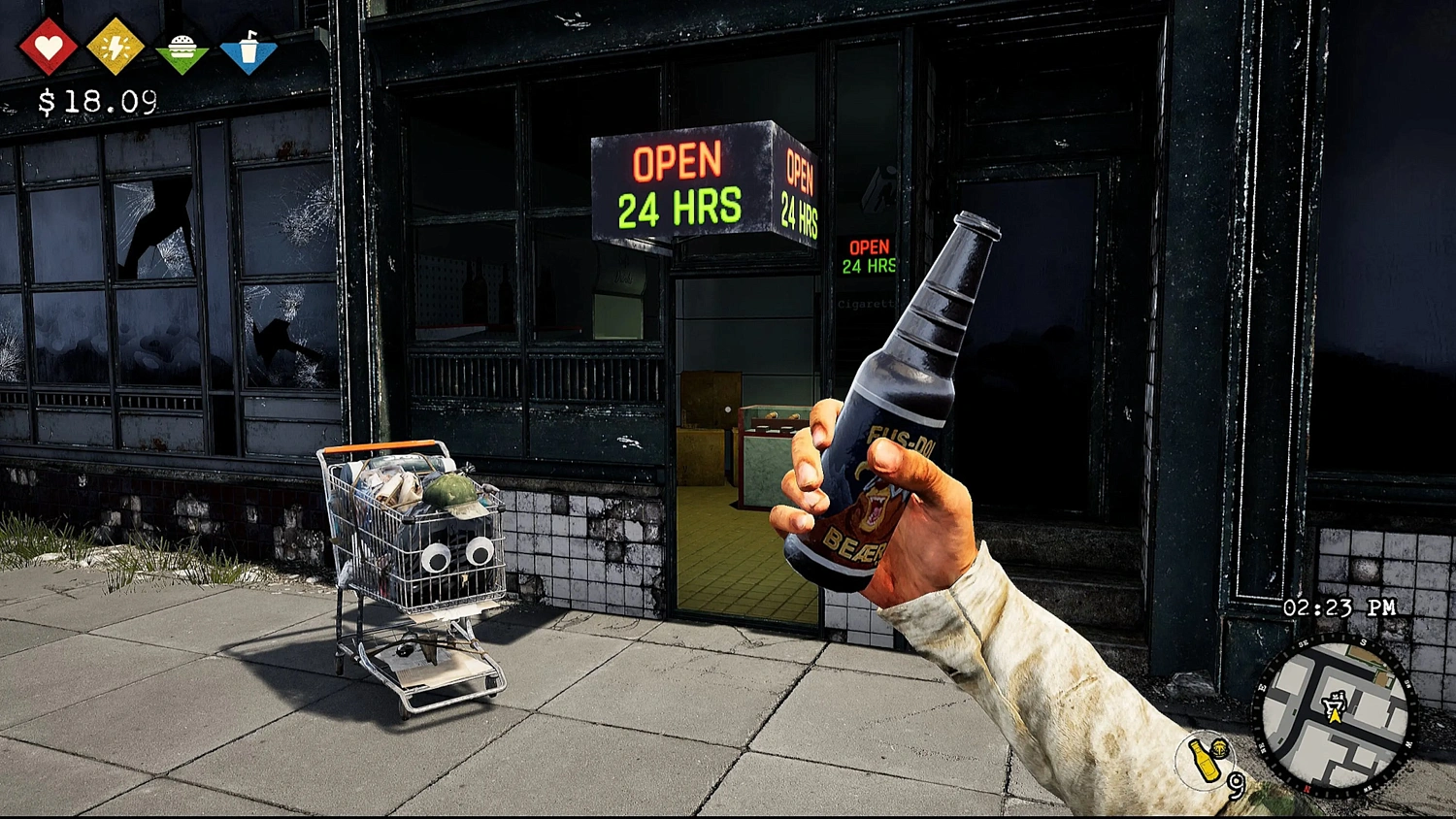
Task: Click the $18.09 money counter
Action: (x=97, y=98)
